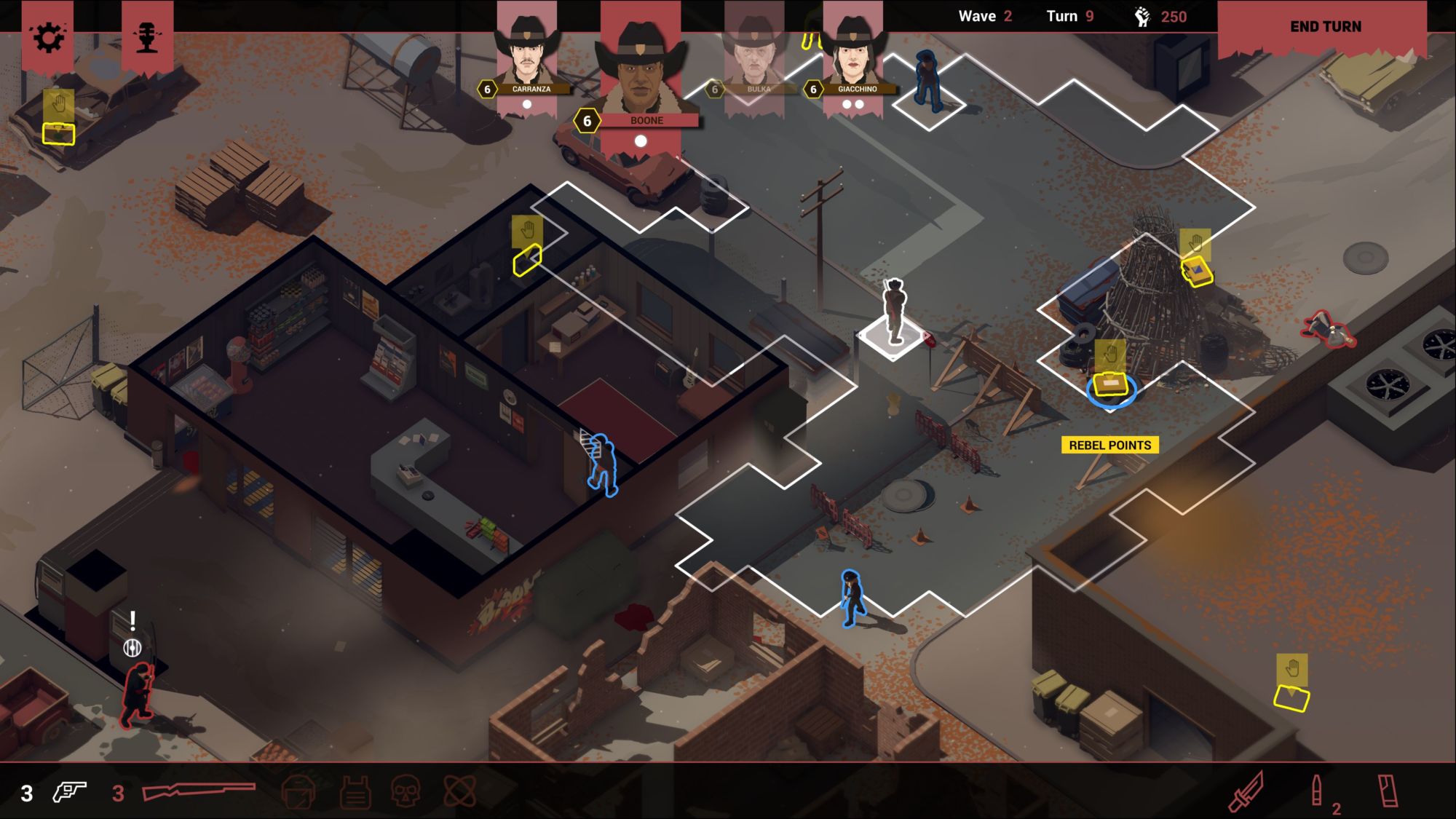1456x819 pixels.
Task: Select the knife melee attack
Action: tap(1246, 791)
